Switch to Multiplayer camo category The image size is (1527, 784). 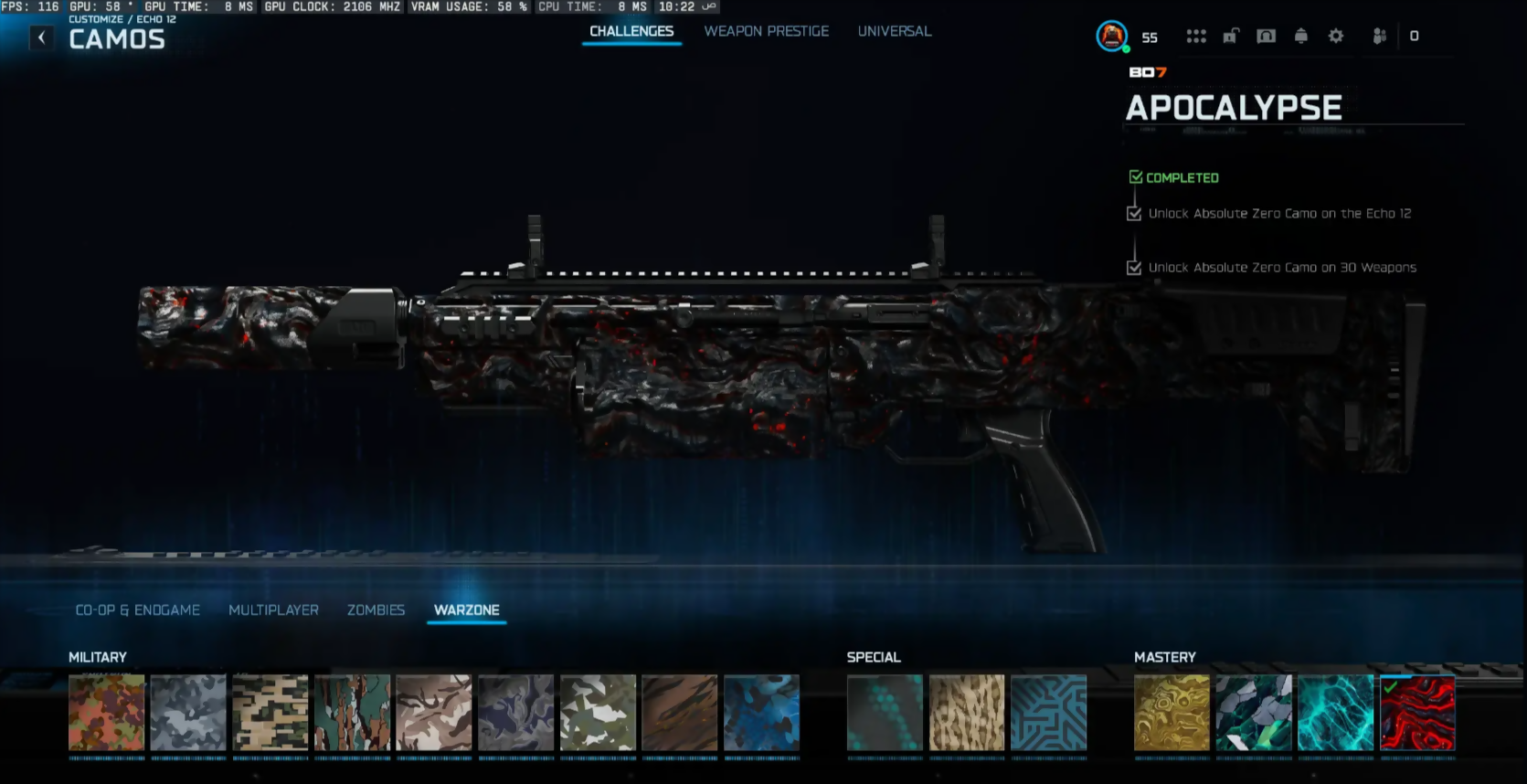coord(273,610)
